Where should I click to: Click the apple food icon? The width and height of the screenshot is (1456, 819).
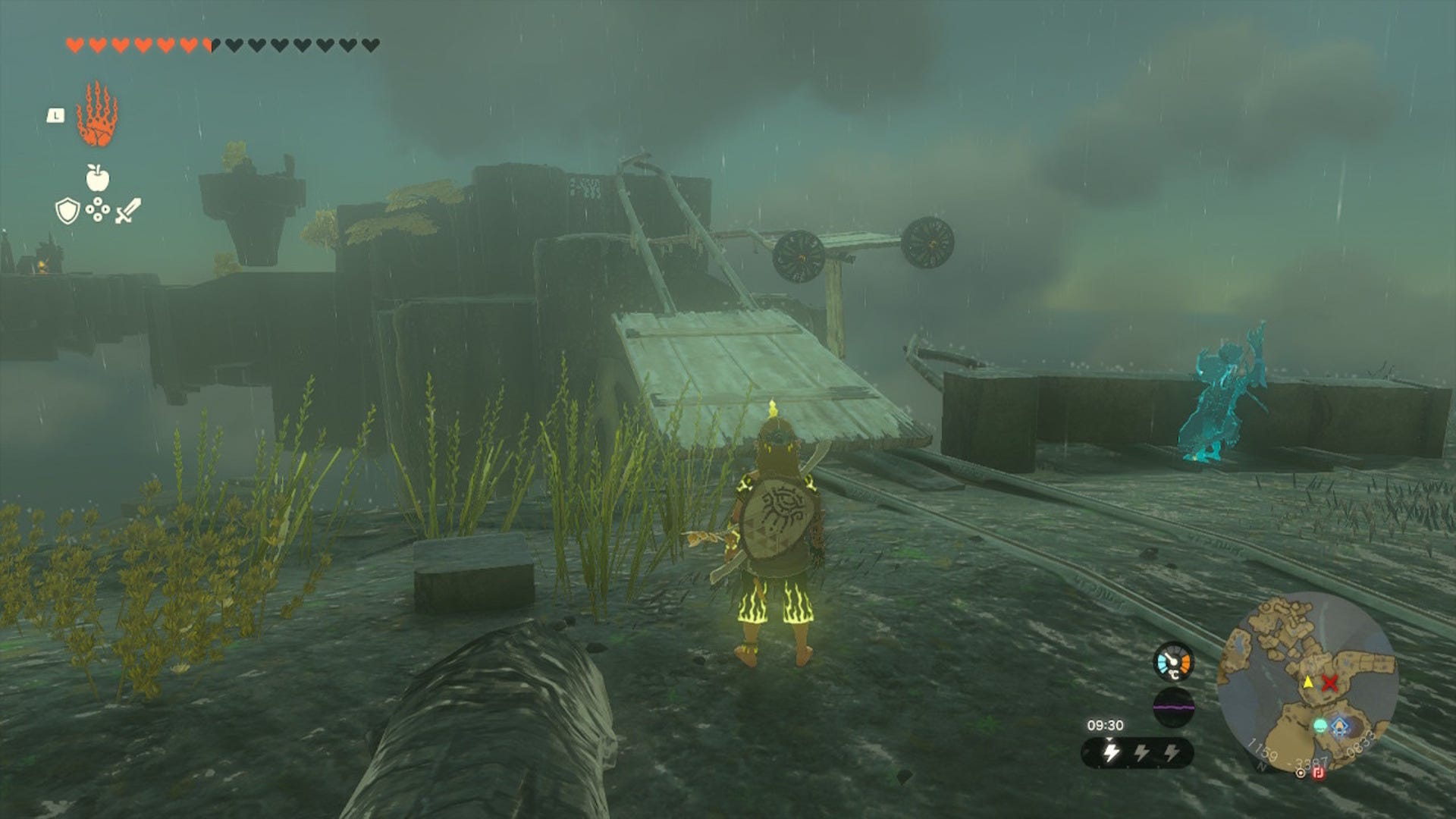[97, 178]
